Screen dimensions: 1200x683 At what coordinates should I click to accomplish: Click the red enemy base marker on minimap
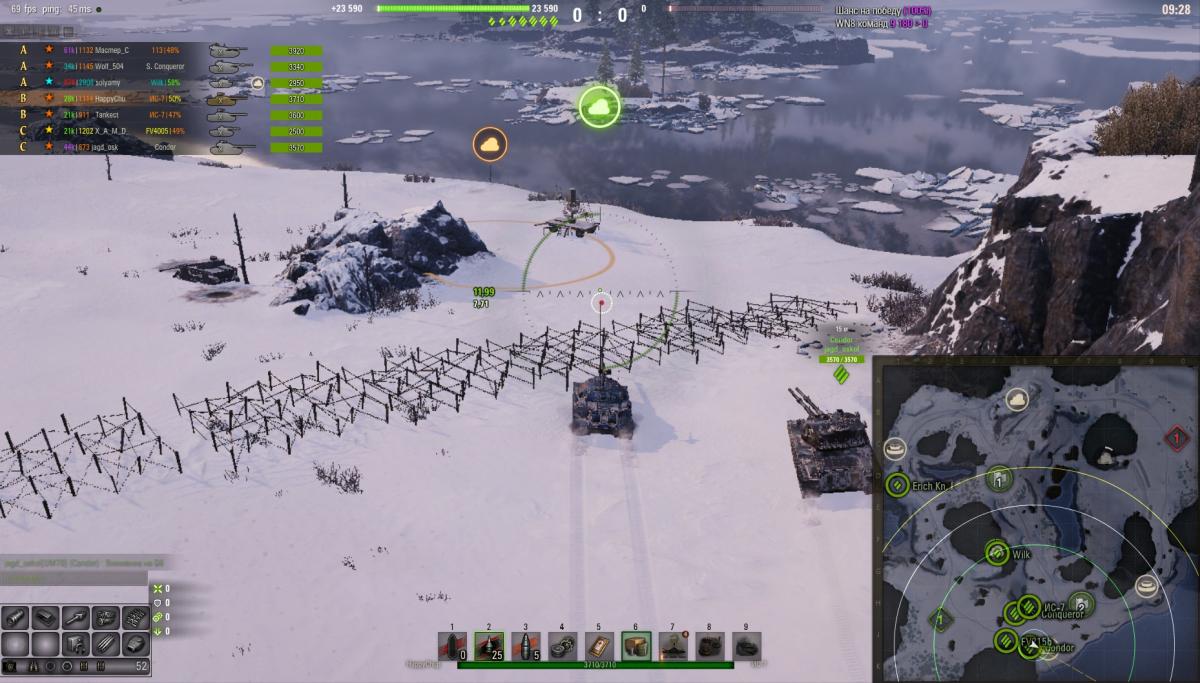1176,438
